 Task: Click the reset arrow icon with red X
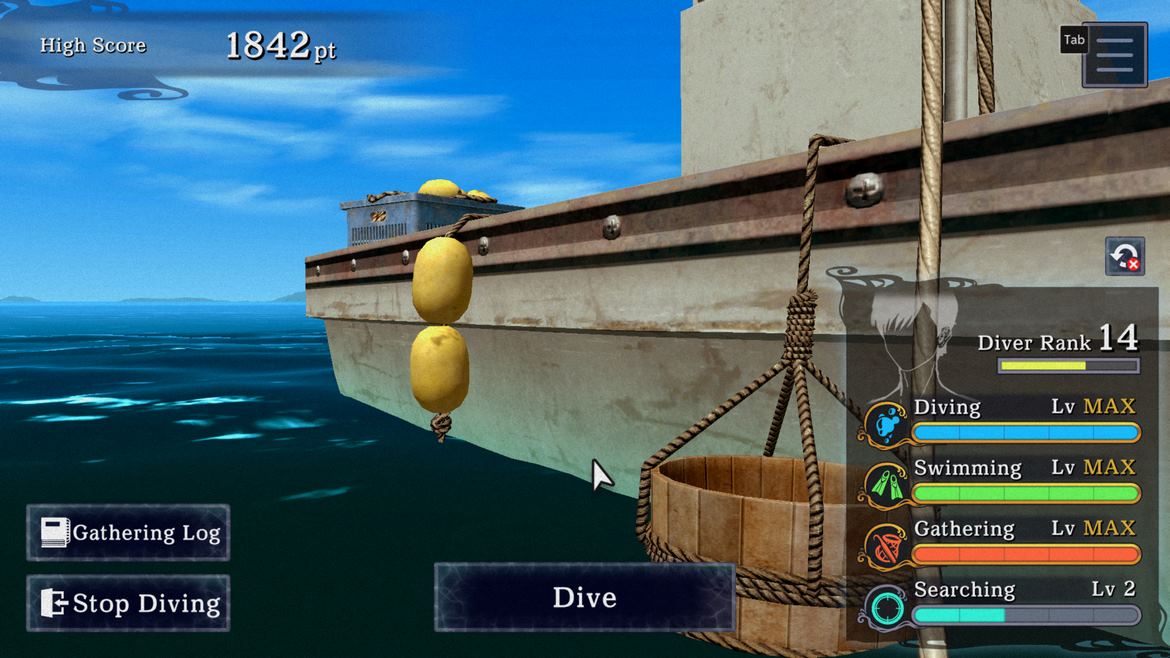point(1124,256)
